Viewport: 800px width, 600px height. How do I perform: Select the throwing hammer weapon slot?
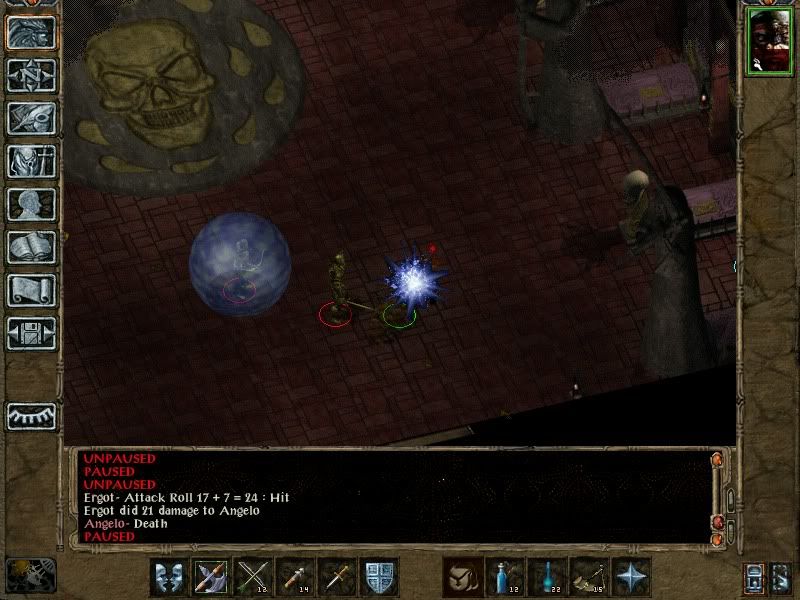295,577
